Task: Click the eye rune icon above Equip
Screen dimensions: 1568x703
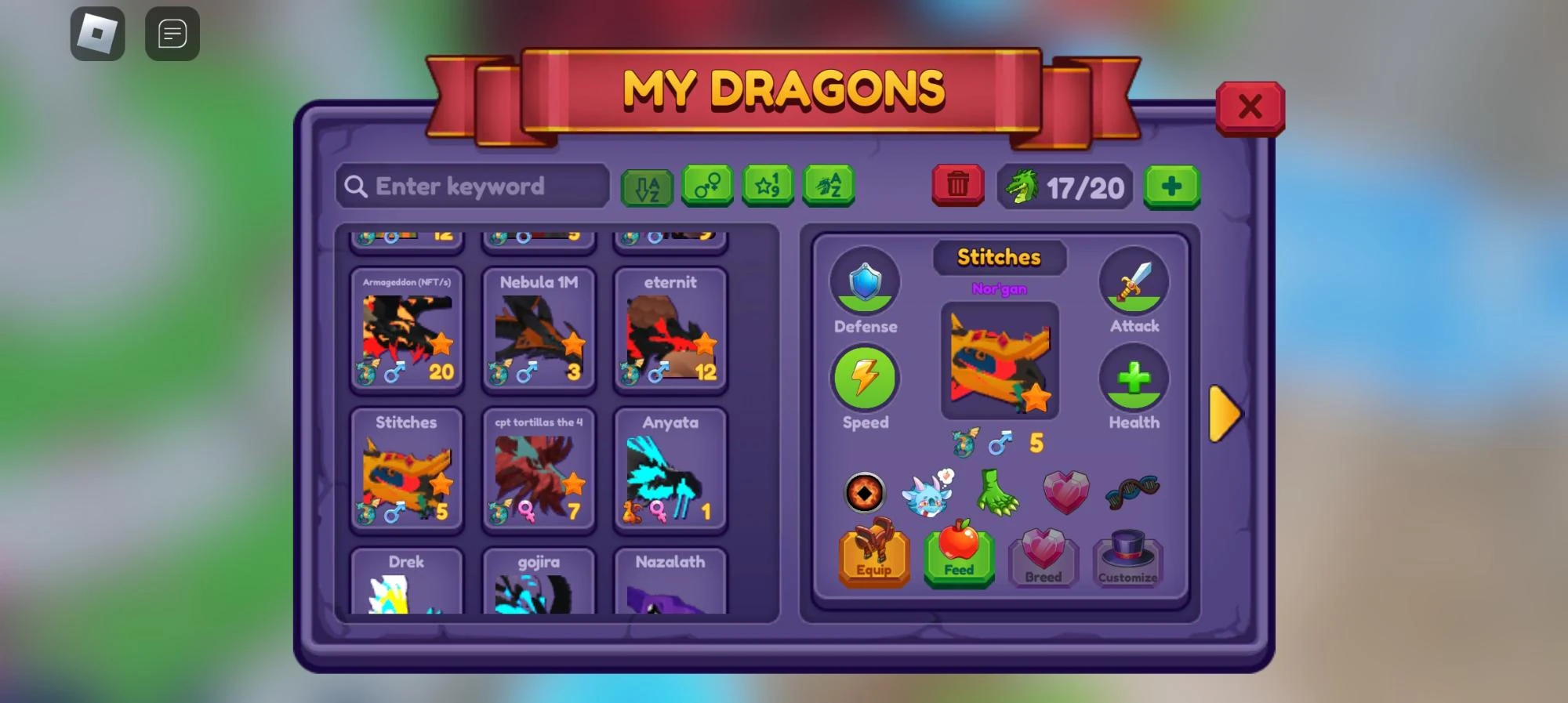Action: tap(865, 492)
